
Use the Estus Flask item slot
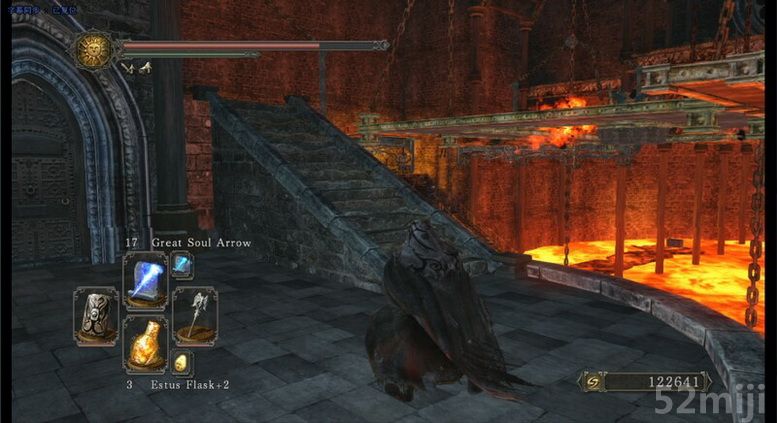pyautogui.click(x=144, y=345)
